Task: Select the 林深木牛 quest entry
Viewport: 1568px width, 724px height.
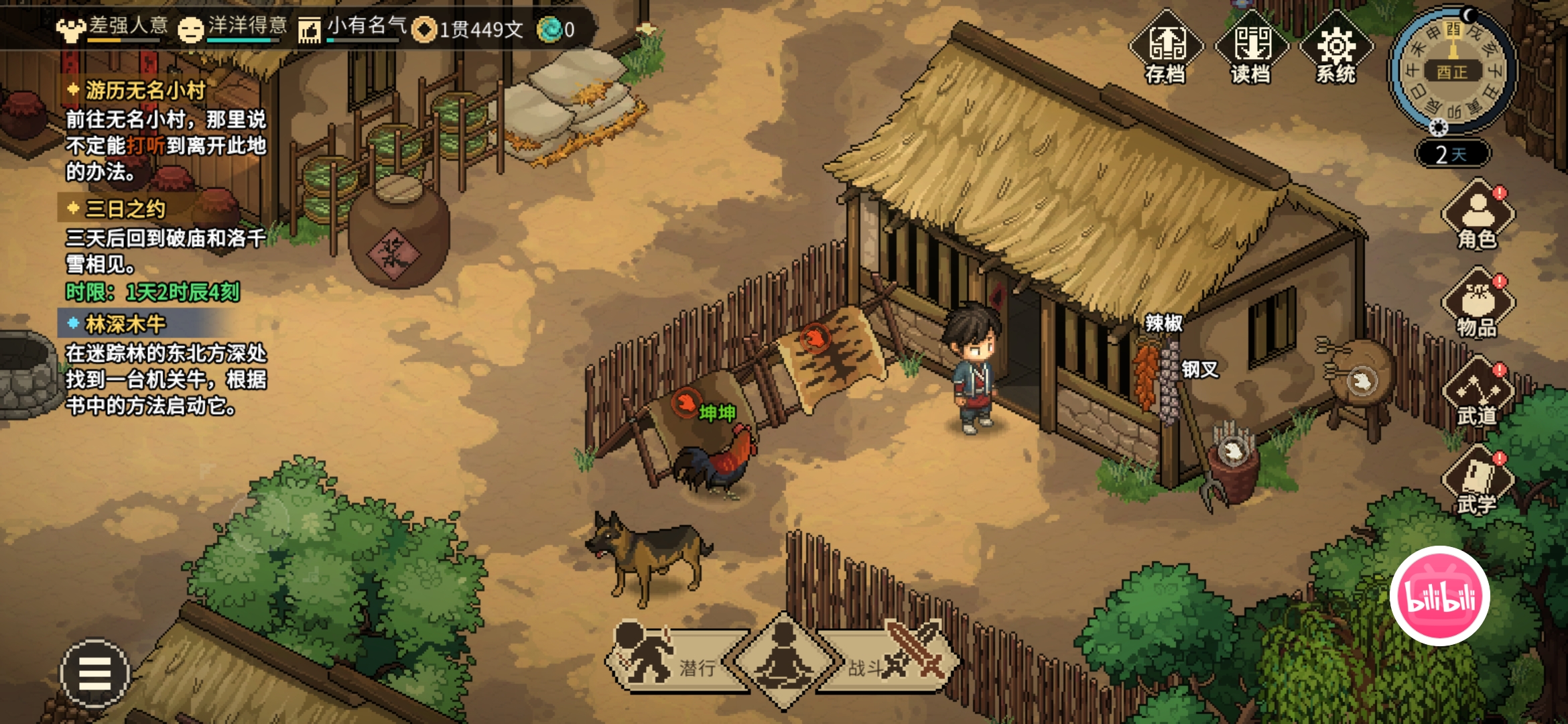Action: pos(125,324)
